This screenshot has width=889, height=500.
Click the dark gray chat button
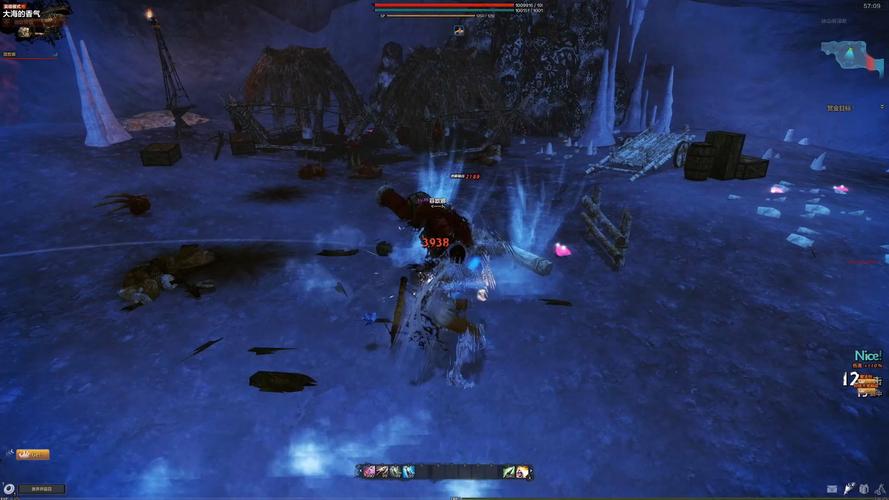point(41,489)
